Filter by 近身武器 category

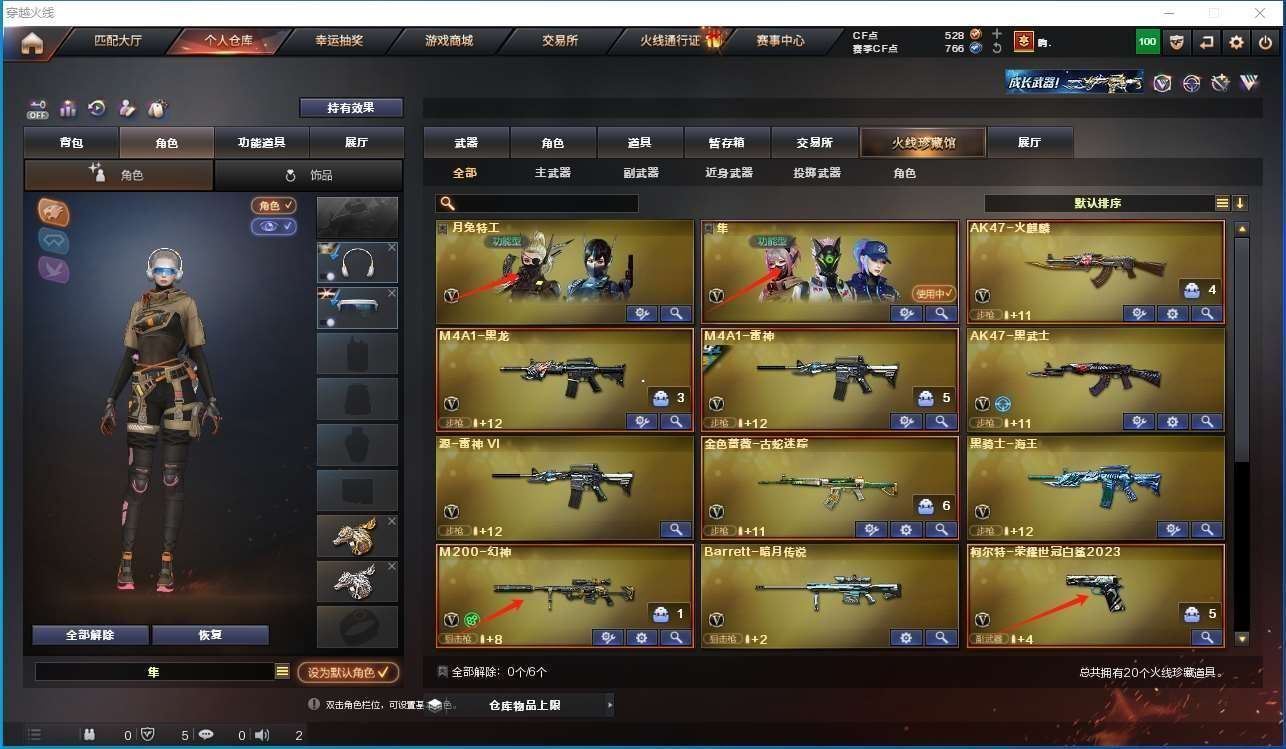(x=729, y=173)
